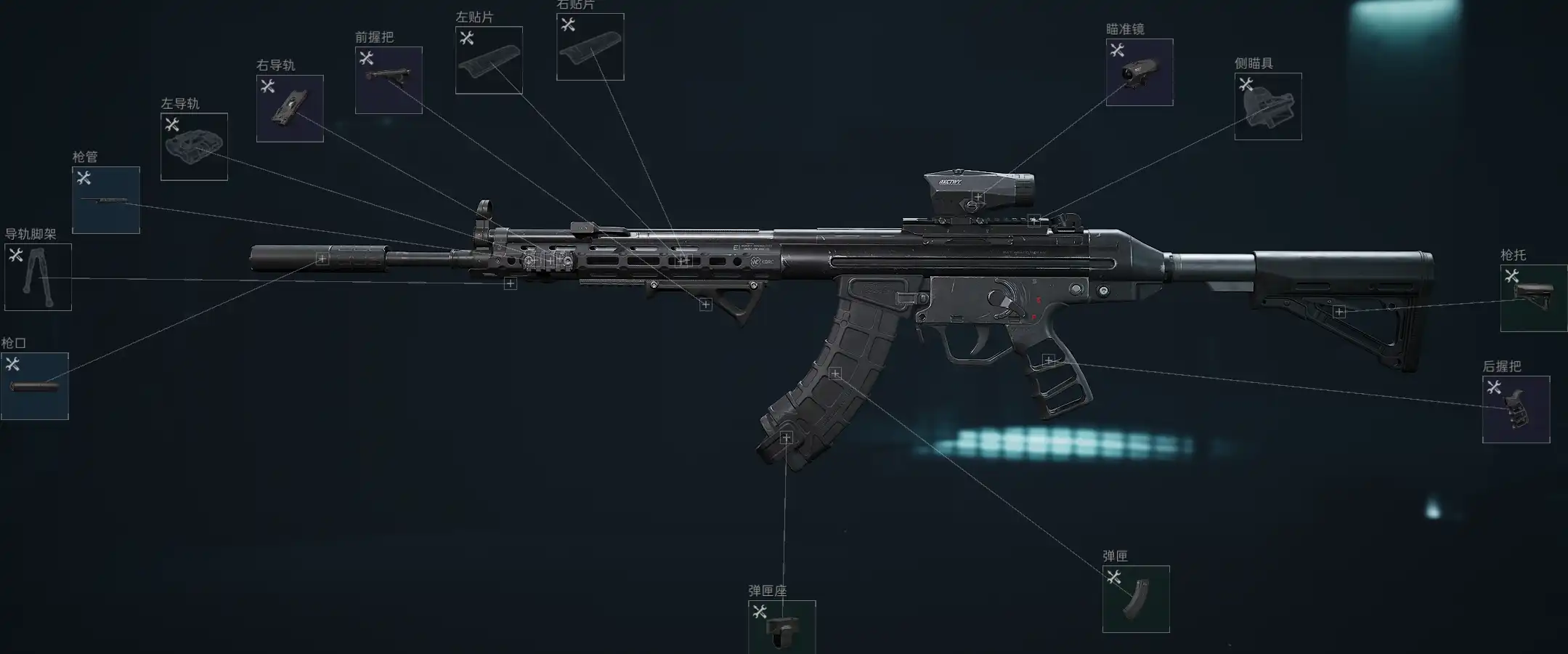Select the 右导轨 right rail slot
This screenshot has height=654, width=1568.
(290, 108)
